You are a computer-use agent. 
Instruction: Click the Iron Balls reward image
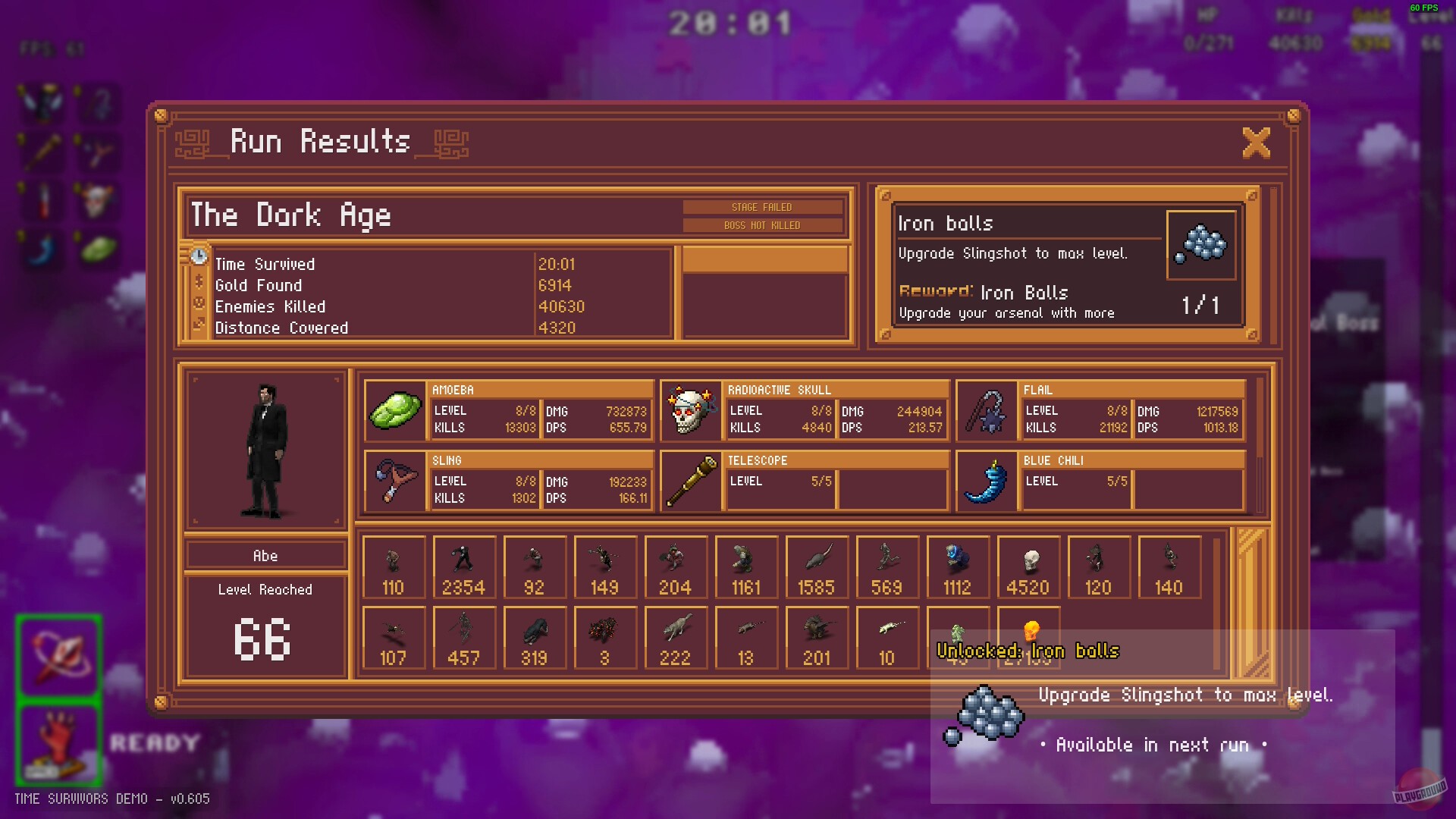1203,244
